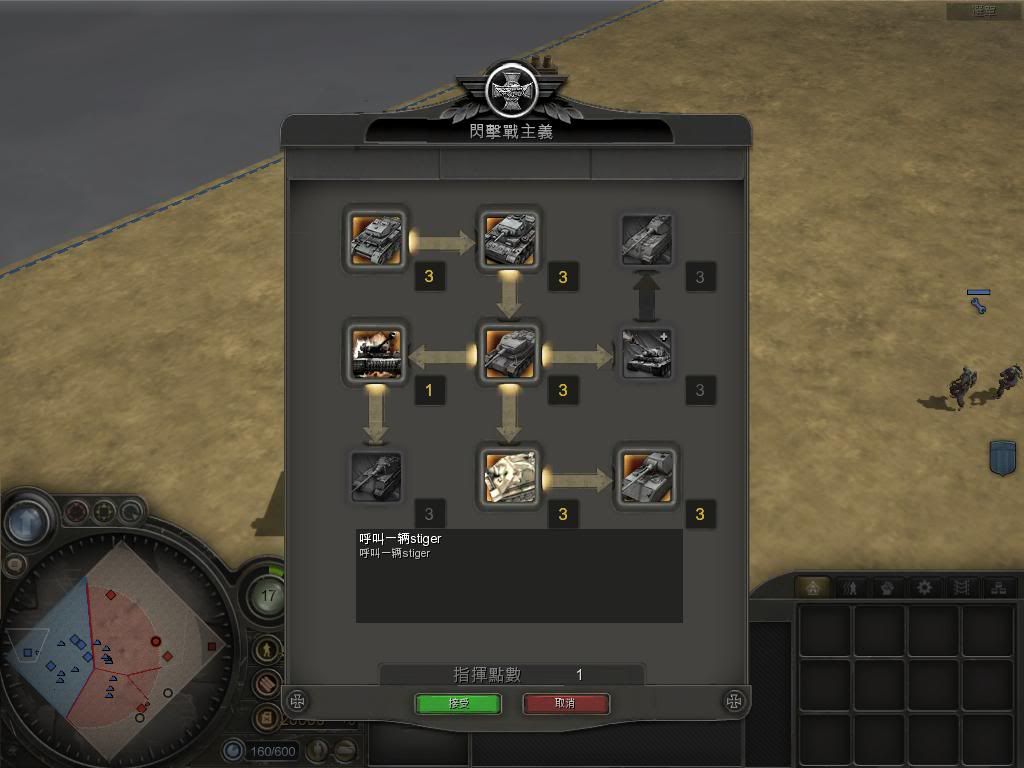Select the highlighted first command panel tab

(x=813, y=587)
